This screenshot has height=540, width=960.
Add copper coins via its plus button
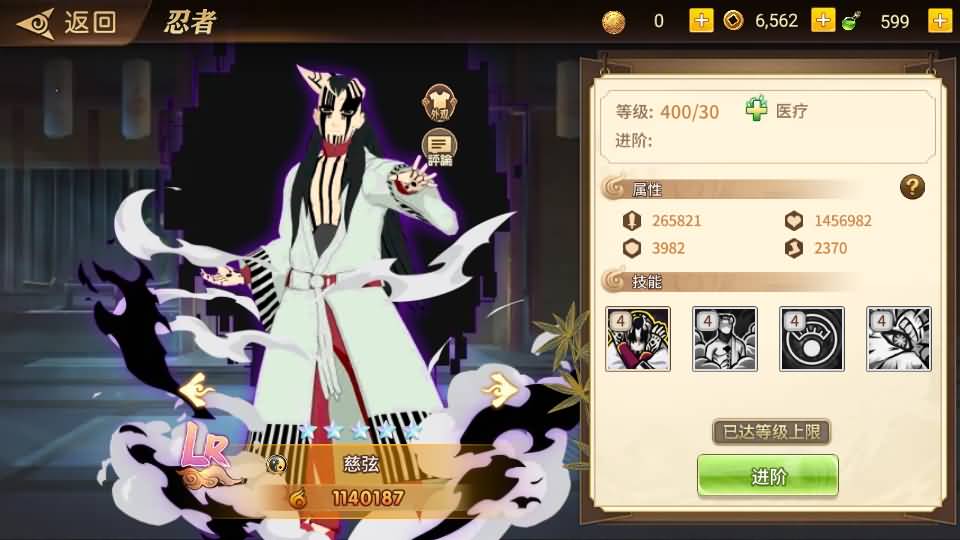click(822, 21)
